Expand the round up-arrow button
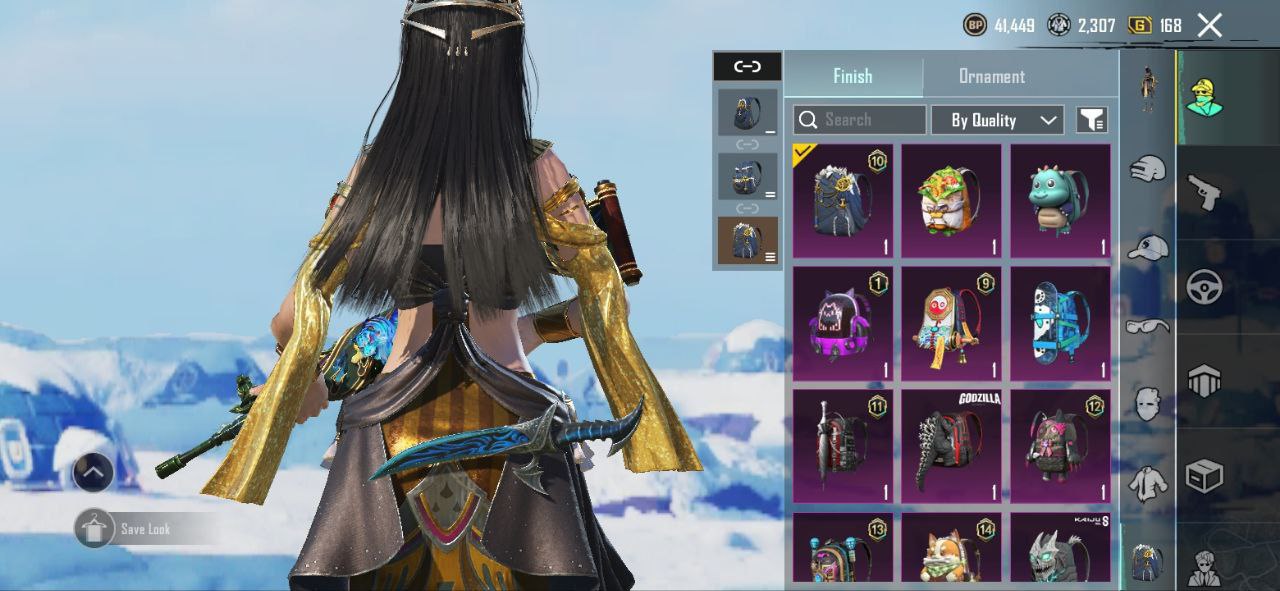Viewport: 1280px width, 591px height. point(93,472)
